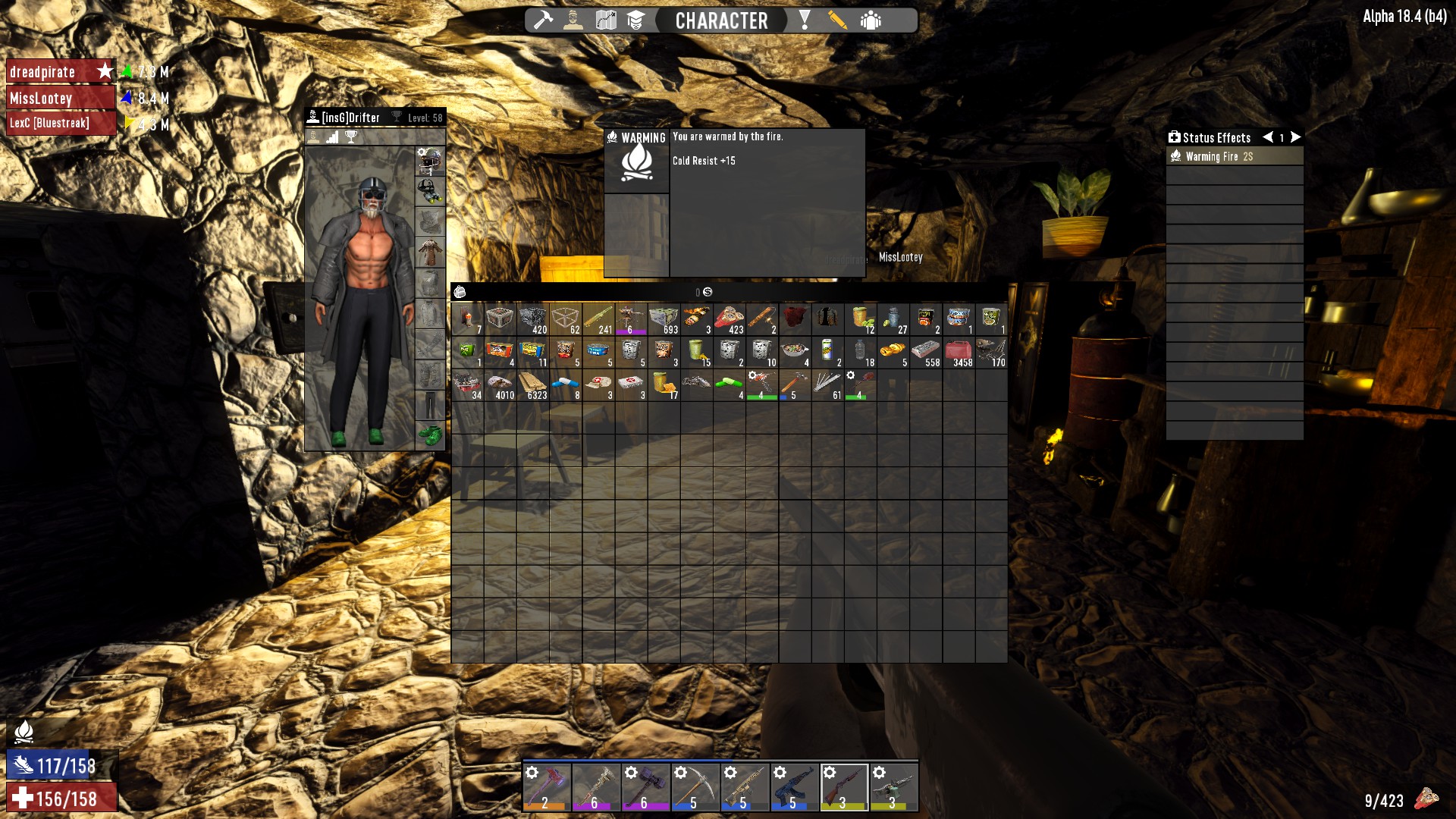Viewport: 1456px width, 819px height.
Task: Open the skills graduation cap tab
Action: pyautogui.click(x=635, y=20)
